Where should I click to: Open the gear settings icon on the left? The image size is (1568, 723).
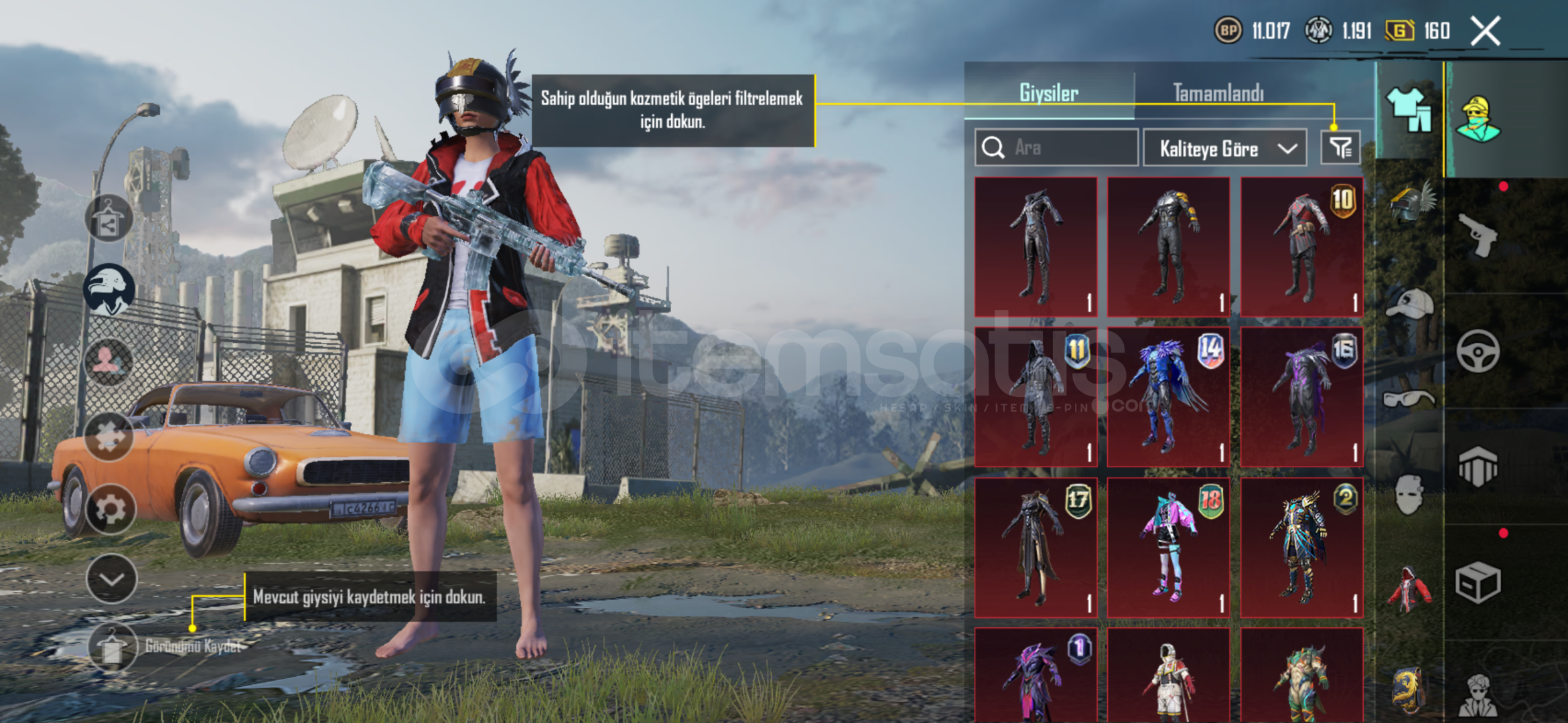[111, 509]
